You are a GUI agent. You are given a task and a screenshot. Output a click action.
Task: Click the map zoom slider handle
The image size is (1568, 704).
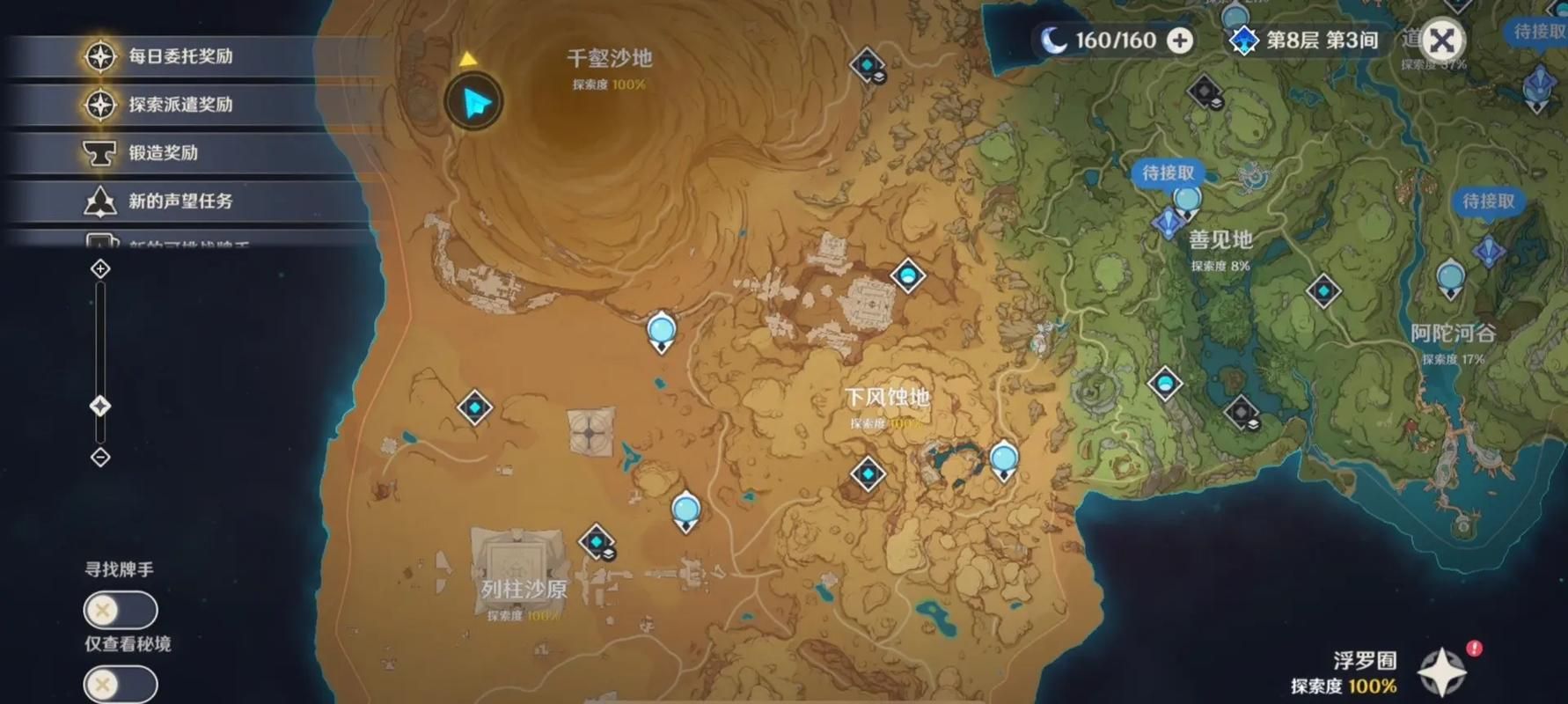point(99,407)
